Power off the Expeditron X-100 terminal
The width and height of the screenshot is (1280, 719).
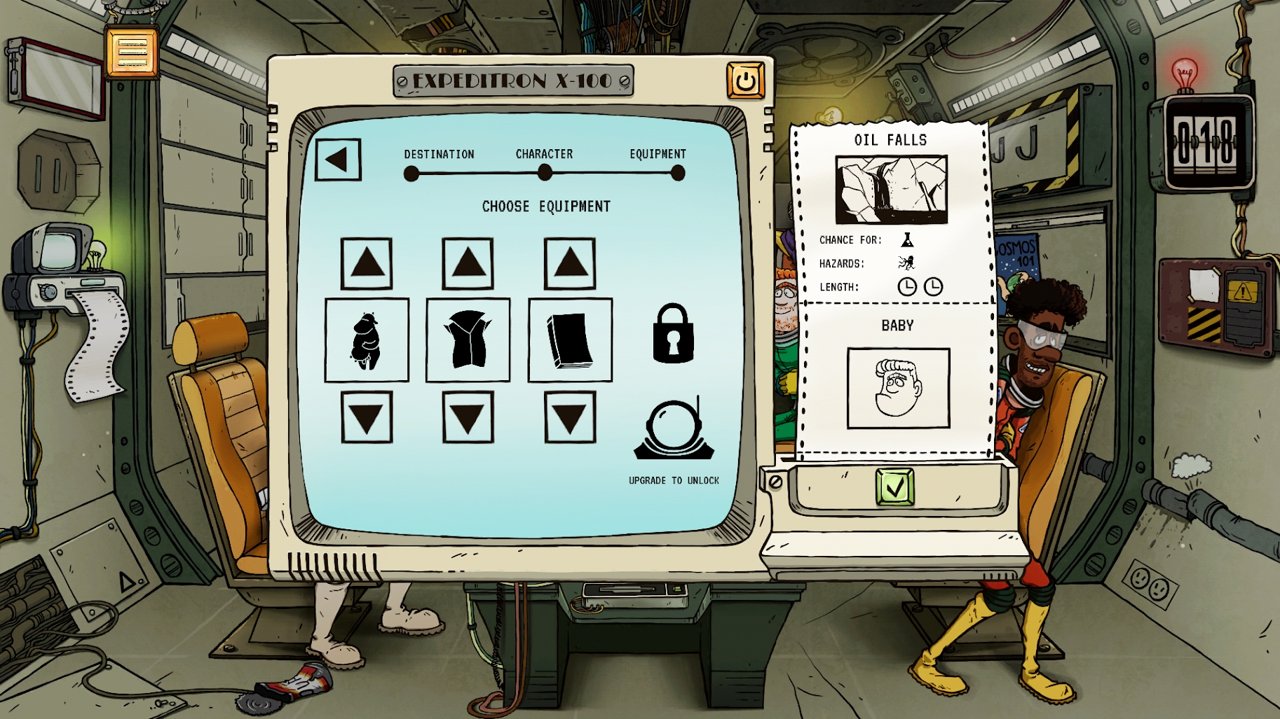tap(745, 81)
